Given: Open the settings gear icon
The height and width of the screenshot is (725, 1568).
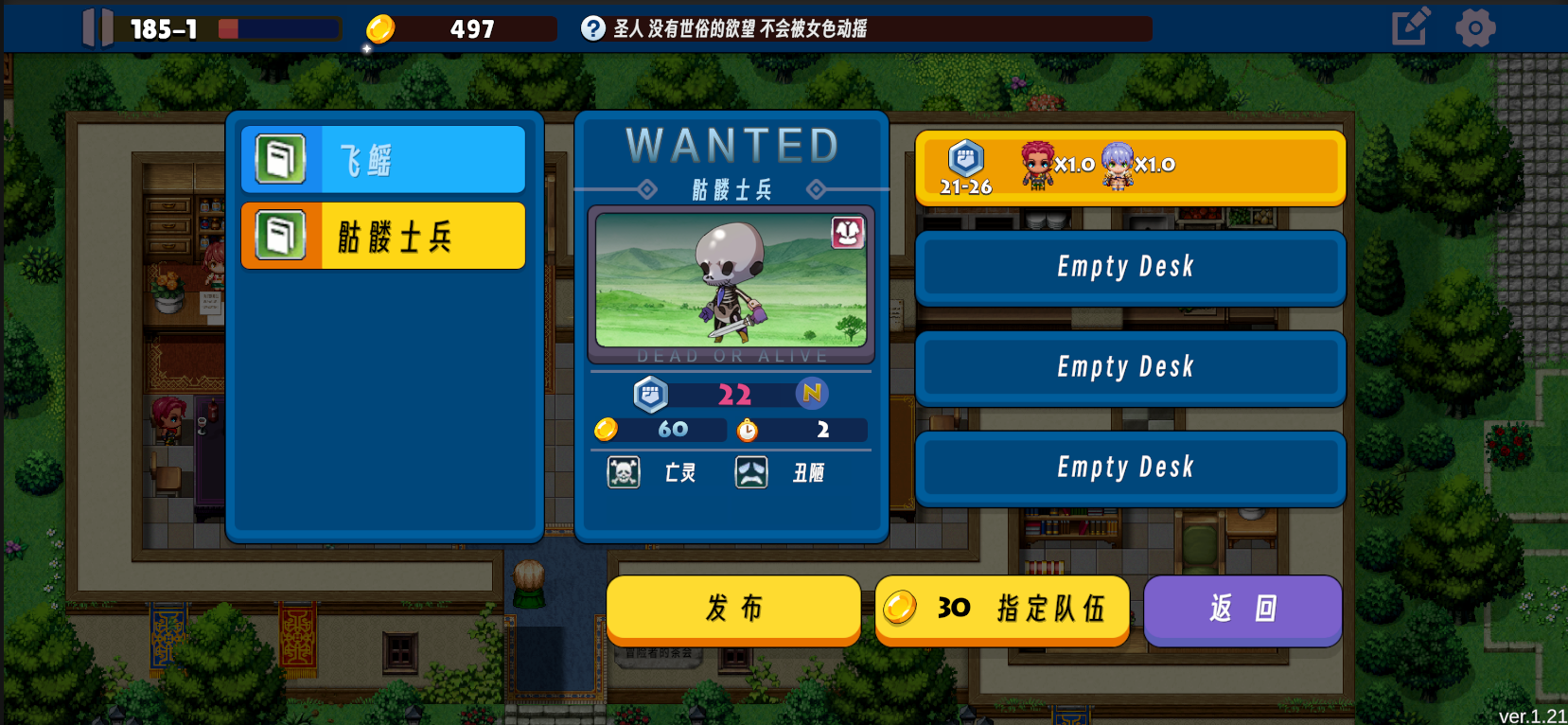Looking at the screenshot, I should pyautogui.click(x=1476, y=27).
